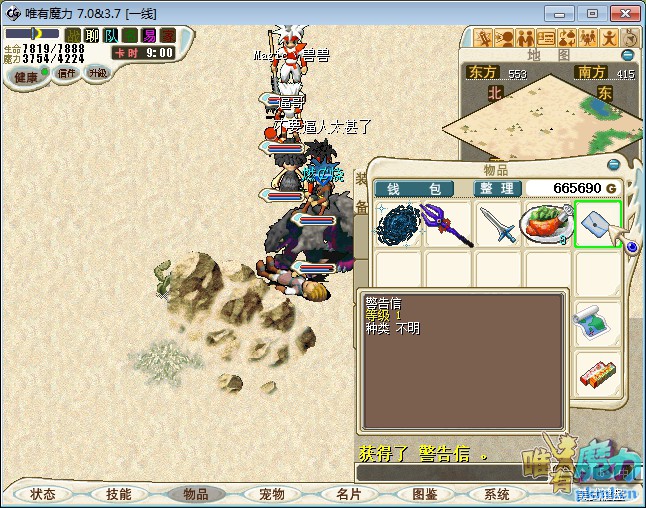Screen dimensions: 646x508
Task: Open the 技能 skills menu
Action: tap(118, 494)
